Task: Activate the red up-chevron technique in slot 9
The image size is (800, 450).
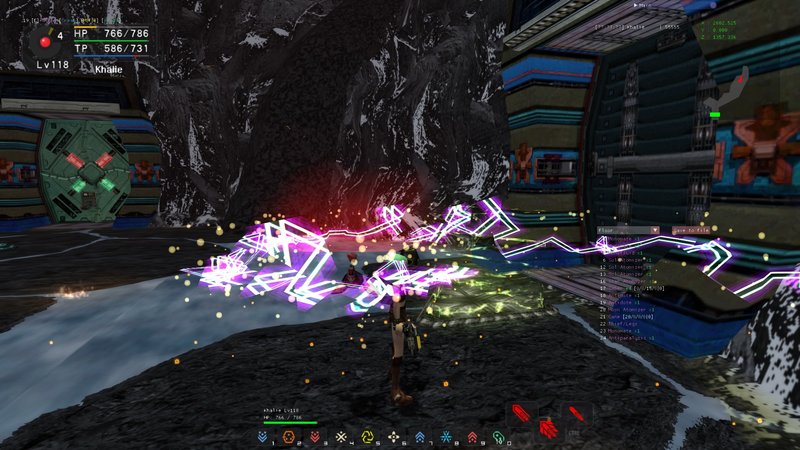Action: pos(472,437)
